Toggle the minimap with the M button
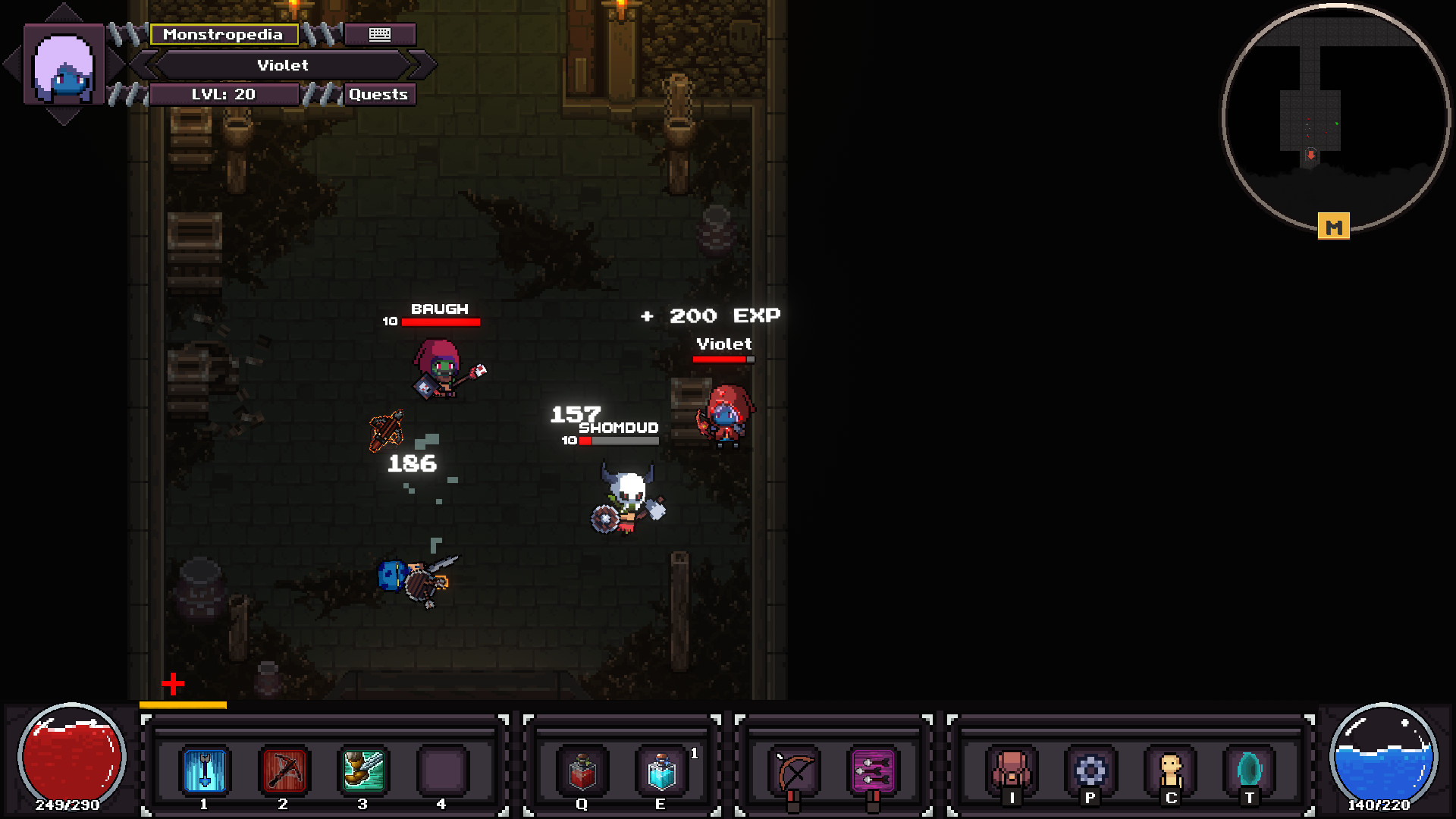Viewport: 1456px width, 819px height. tap(1334, 225)
